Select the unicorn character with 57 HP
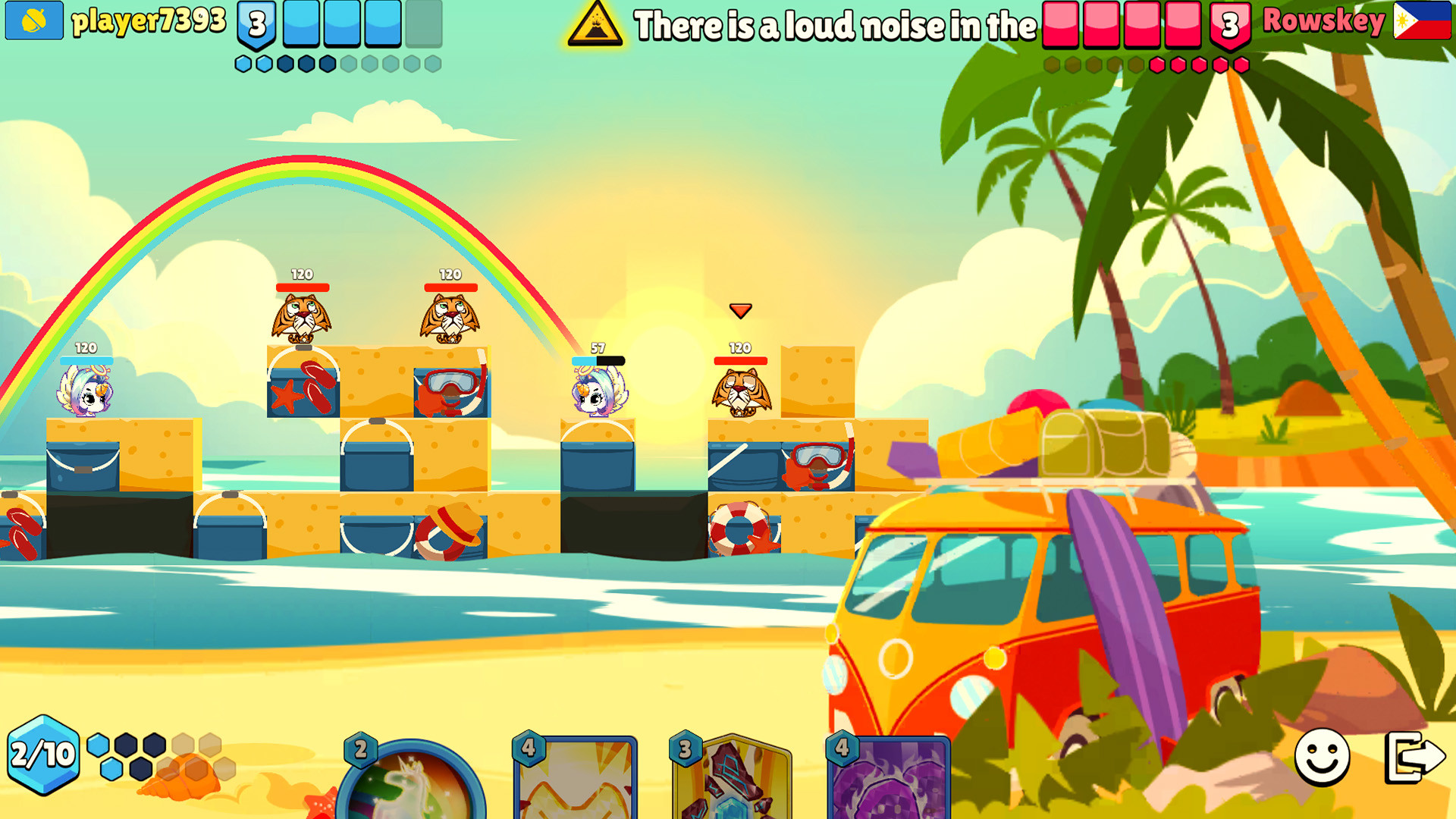The height and width of the screenshot is (819, 1456). pos(599,394)
